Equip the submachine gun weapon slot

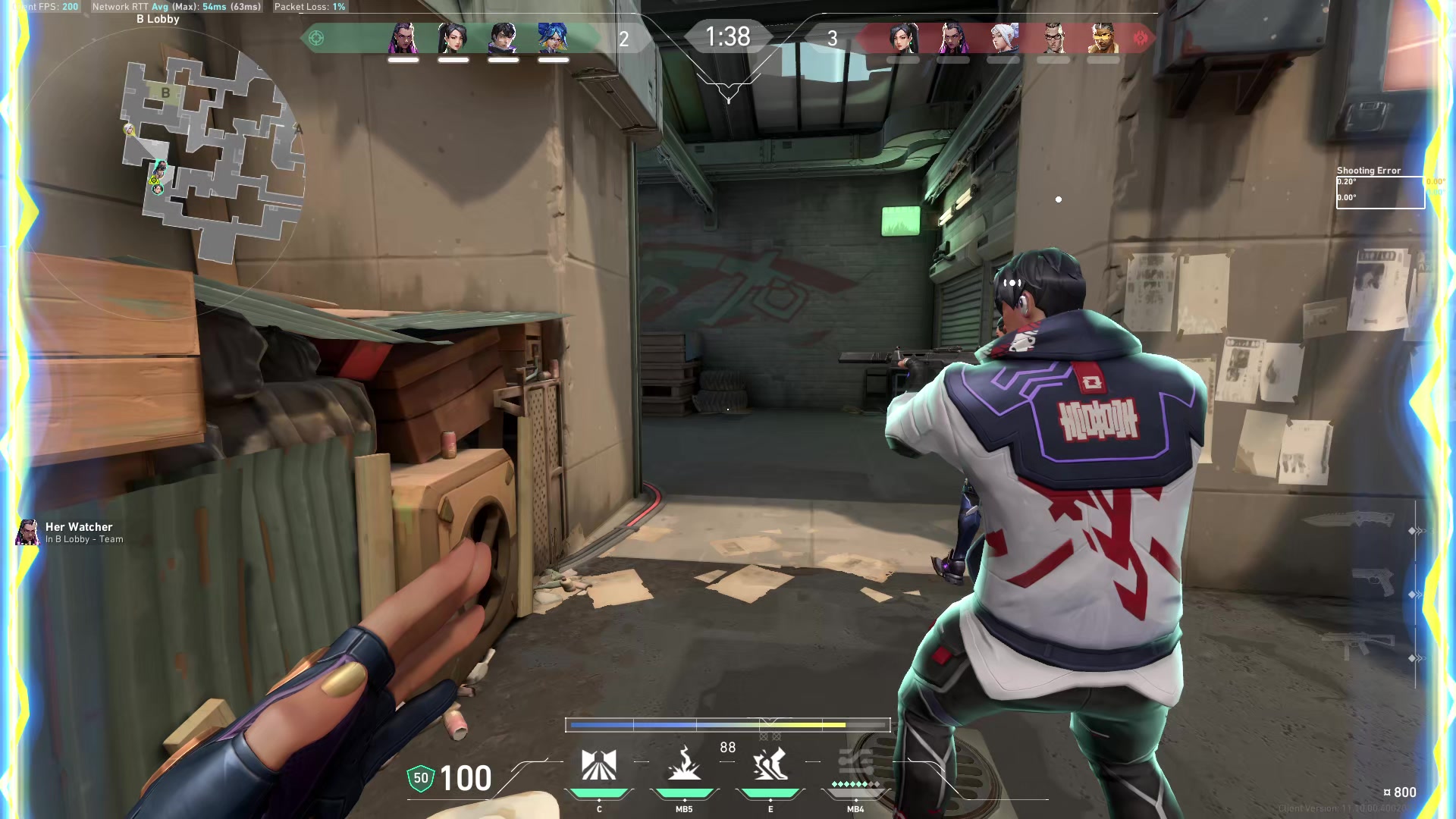click(x=1357, y=646)
